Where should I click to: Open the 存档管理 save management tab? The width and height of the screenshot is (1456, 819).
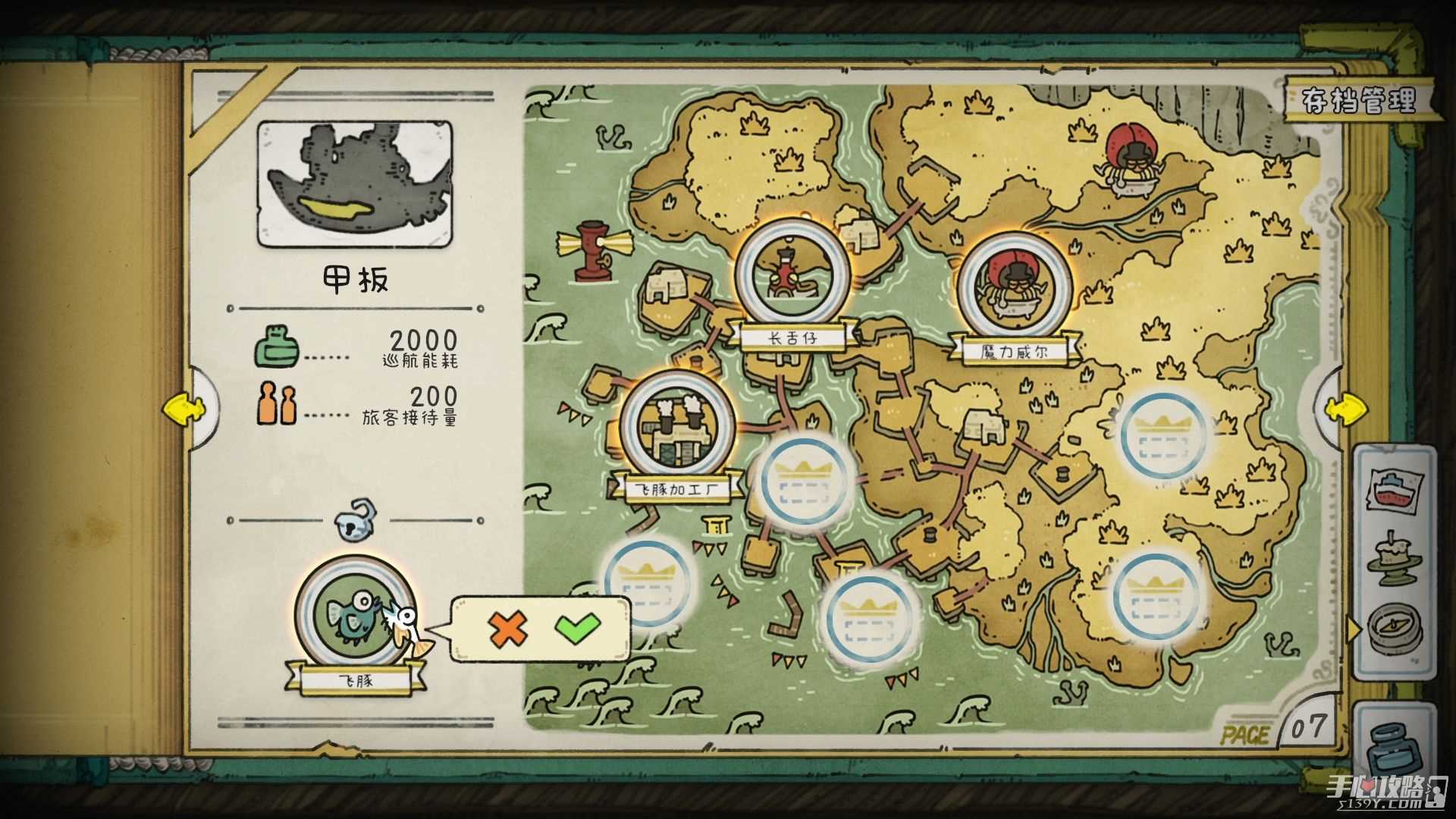(1358, 100)
